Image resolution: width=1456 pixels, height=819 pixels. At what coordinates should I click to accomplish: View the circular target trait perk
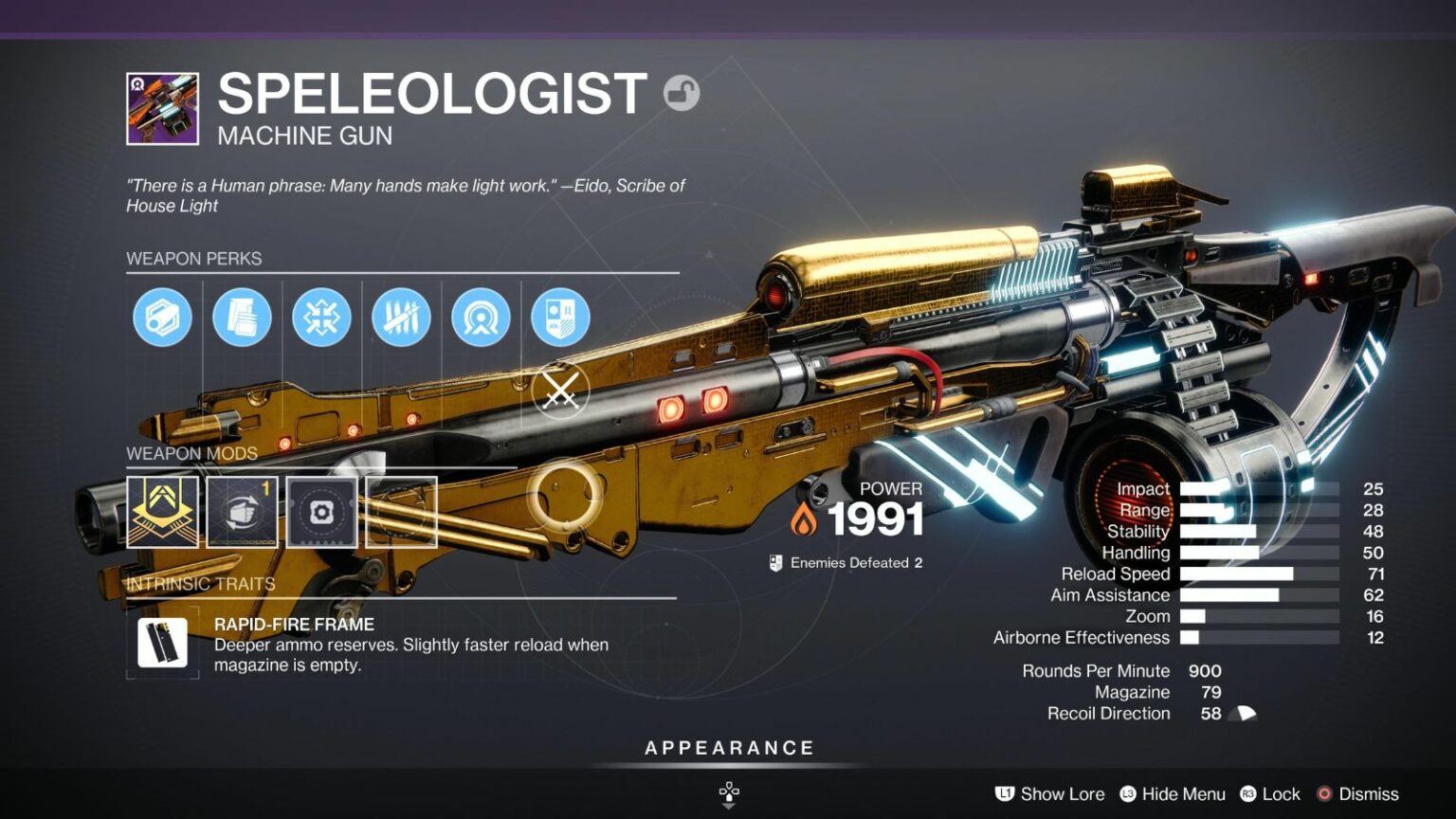click(481, 318)
